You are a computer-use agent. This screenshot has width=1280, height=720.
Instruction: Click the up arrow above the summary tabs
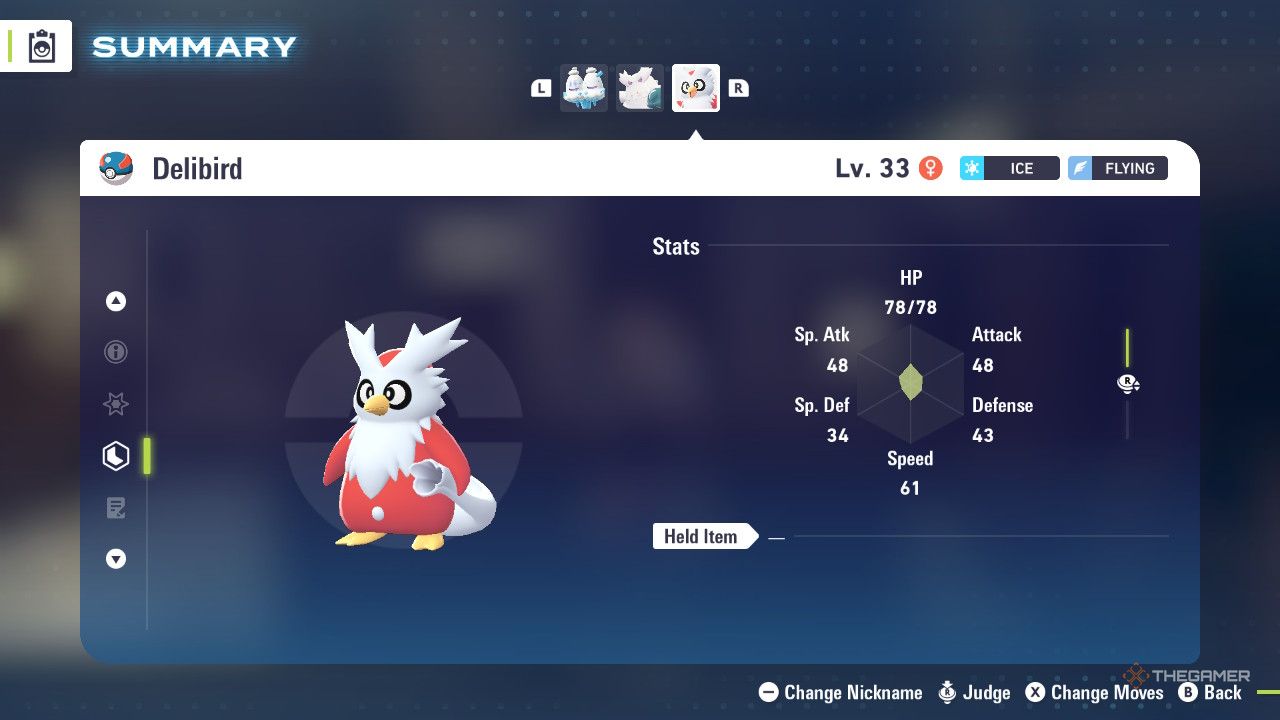click(116, 301)
